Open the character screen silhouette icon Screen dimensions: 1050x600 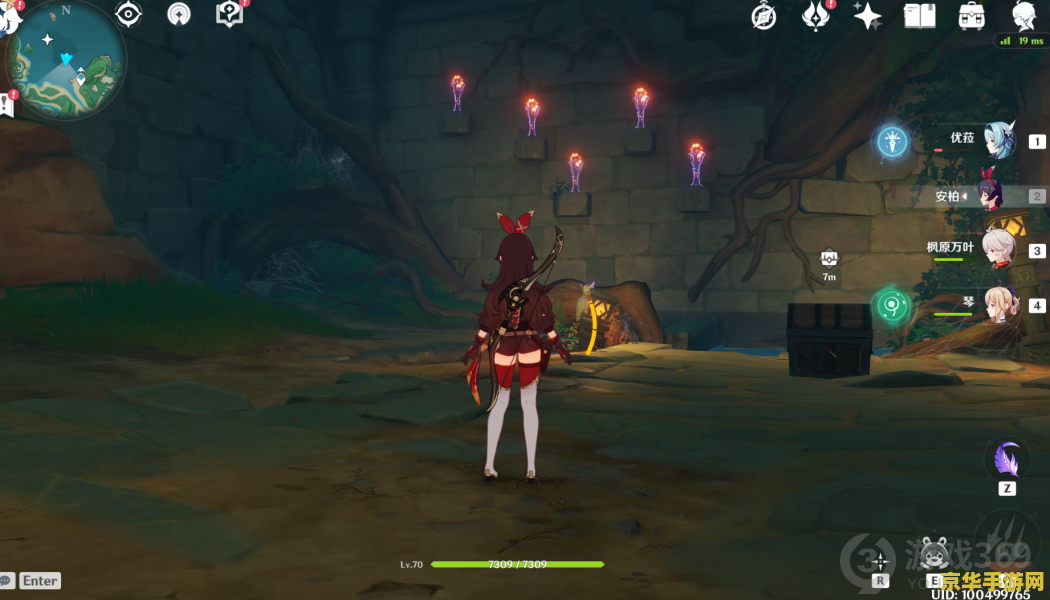click(x=1023, y=16)
